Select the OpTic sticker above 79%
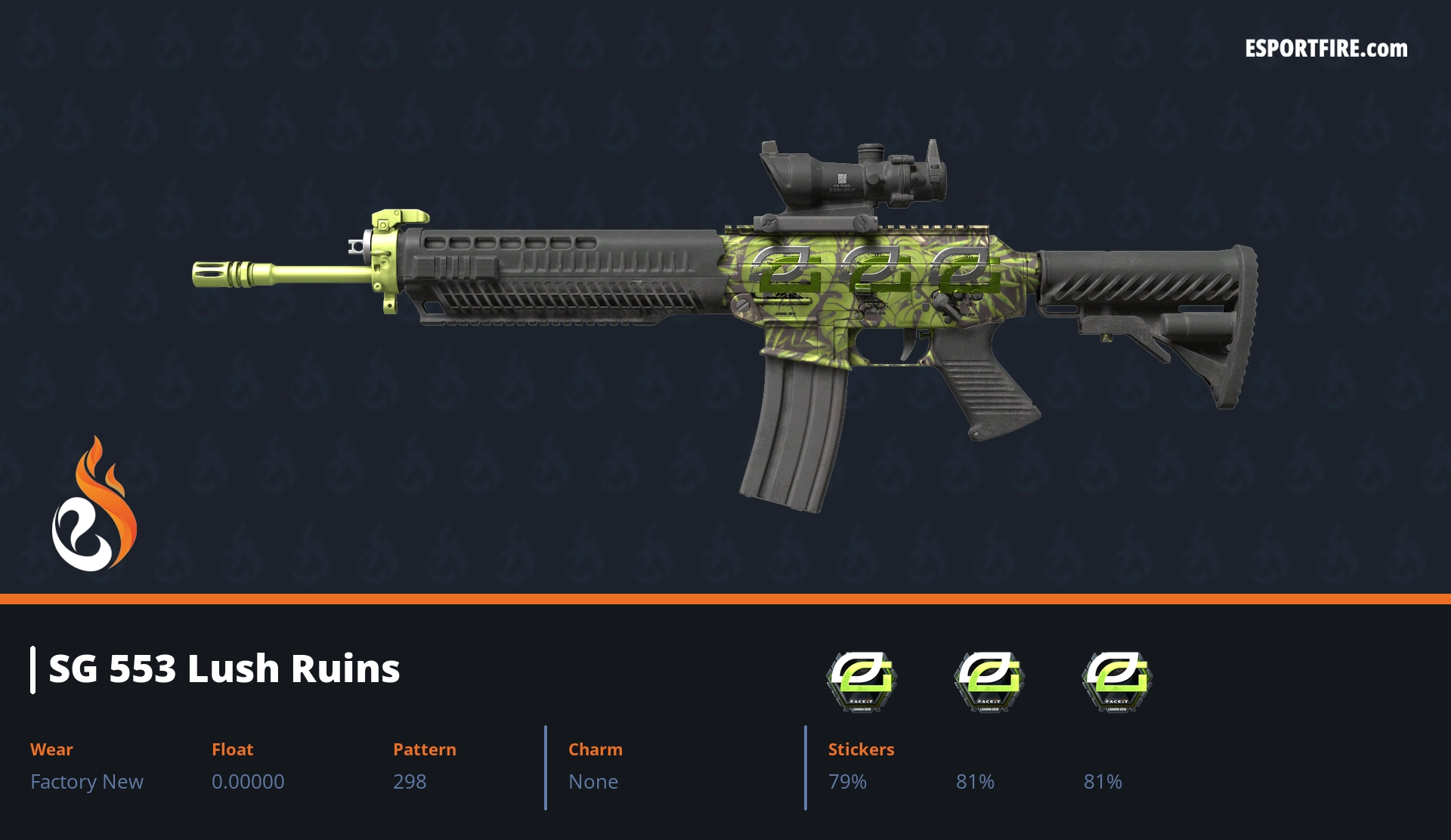 tap(861, 681)
